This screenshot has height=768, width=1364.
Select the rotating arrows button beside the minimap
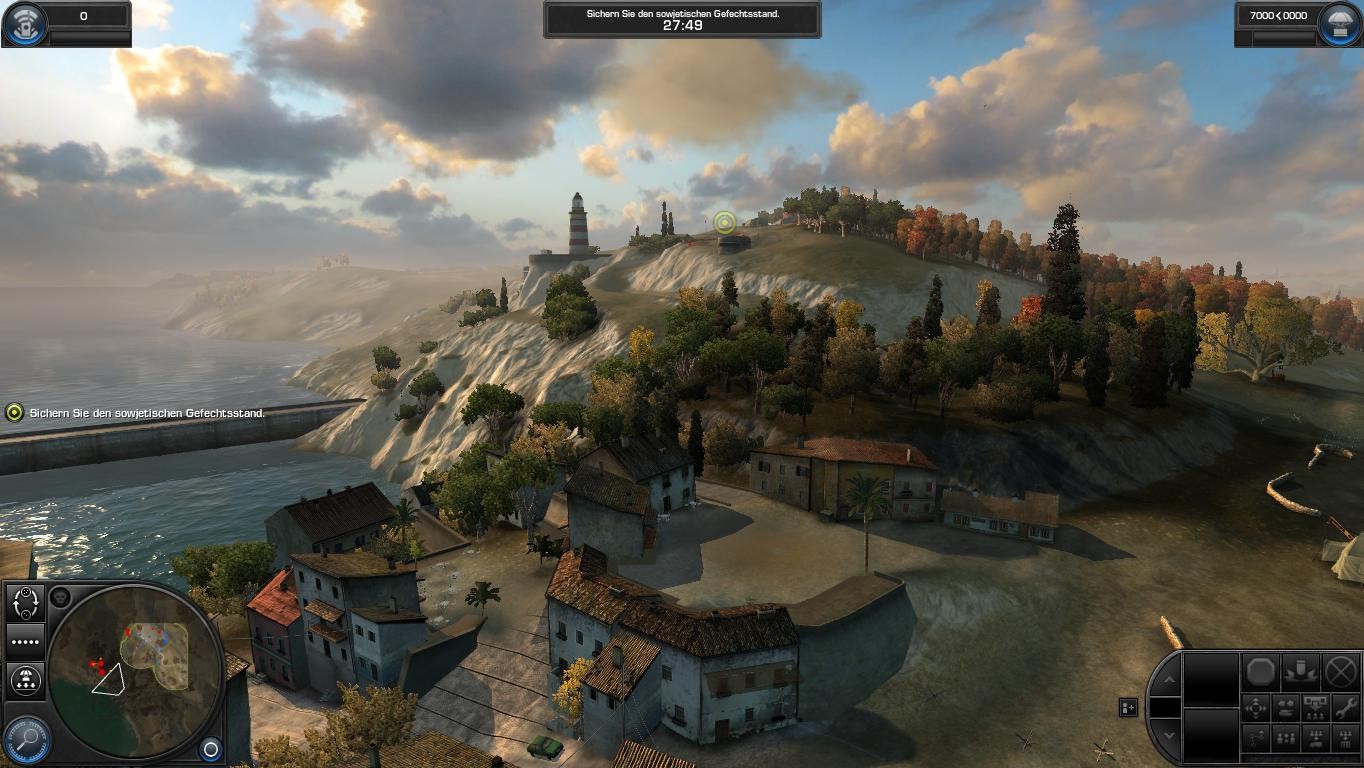point(25,602)
